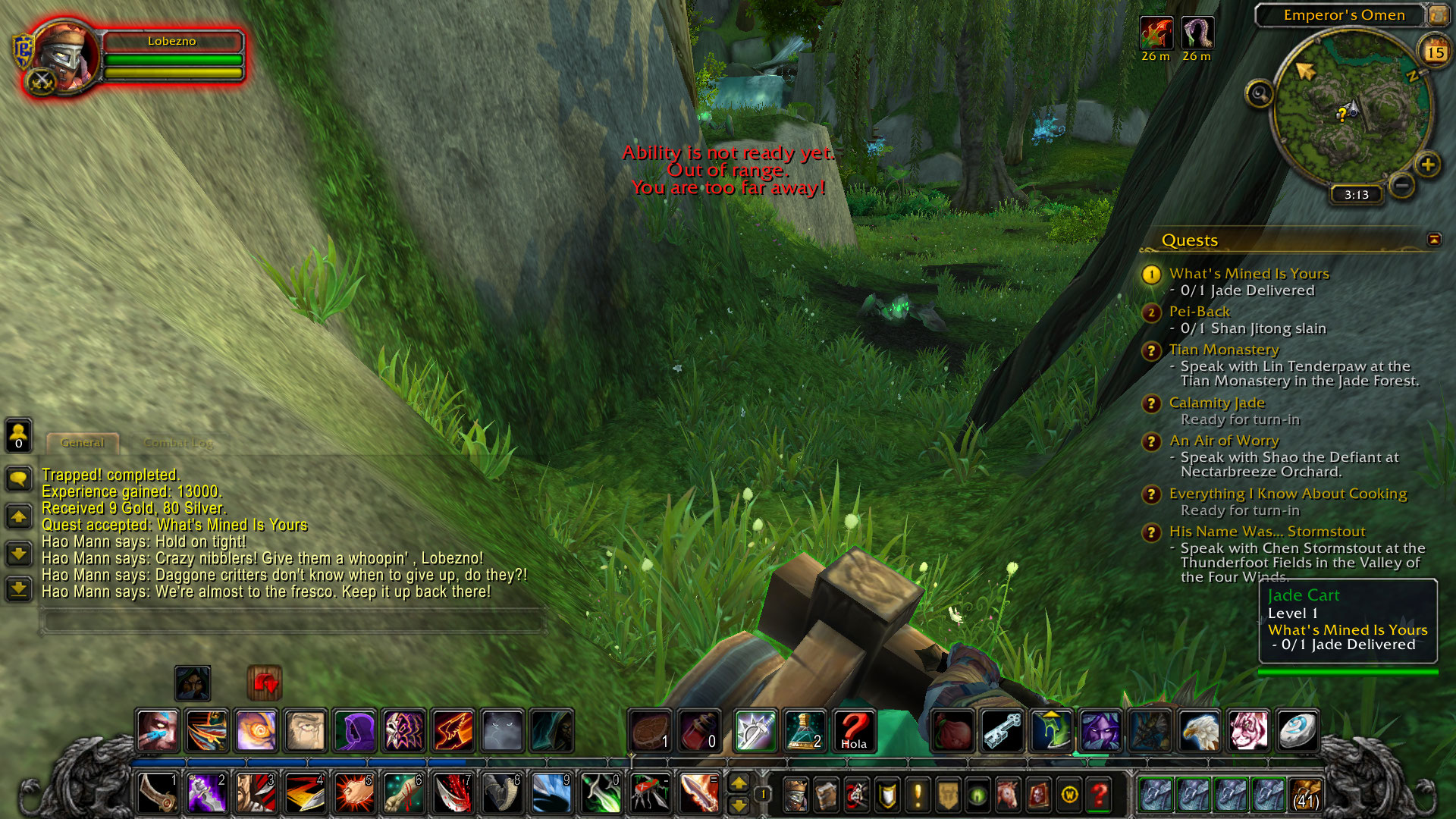Open the mounts and pets horse button
The image size is (1456, 819).
coord(1008,795)
